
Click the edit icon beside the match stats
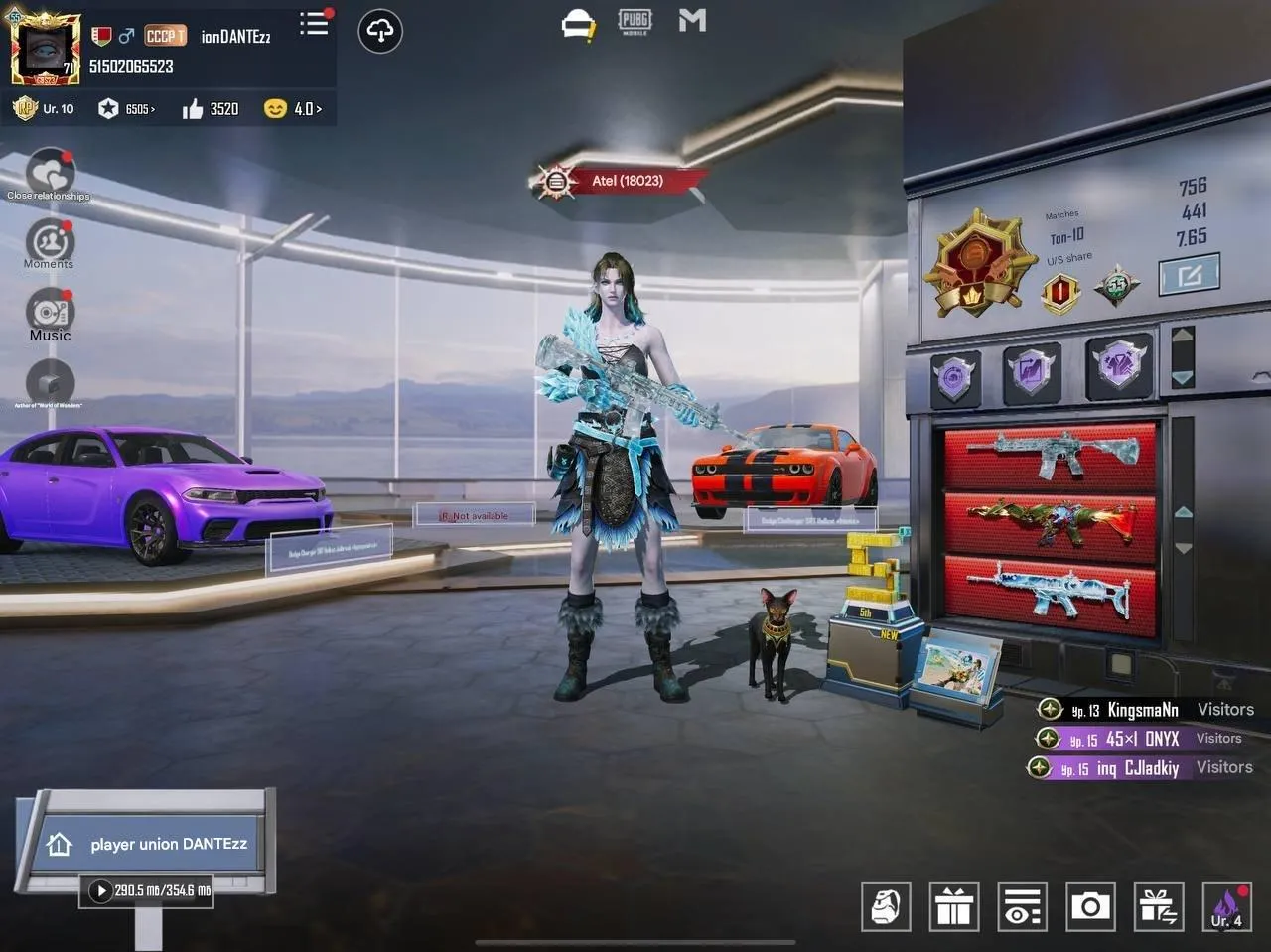coord(1190,273)
